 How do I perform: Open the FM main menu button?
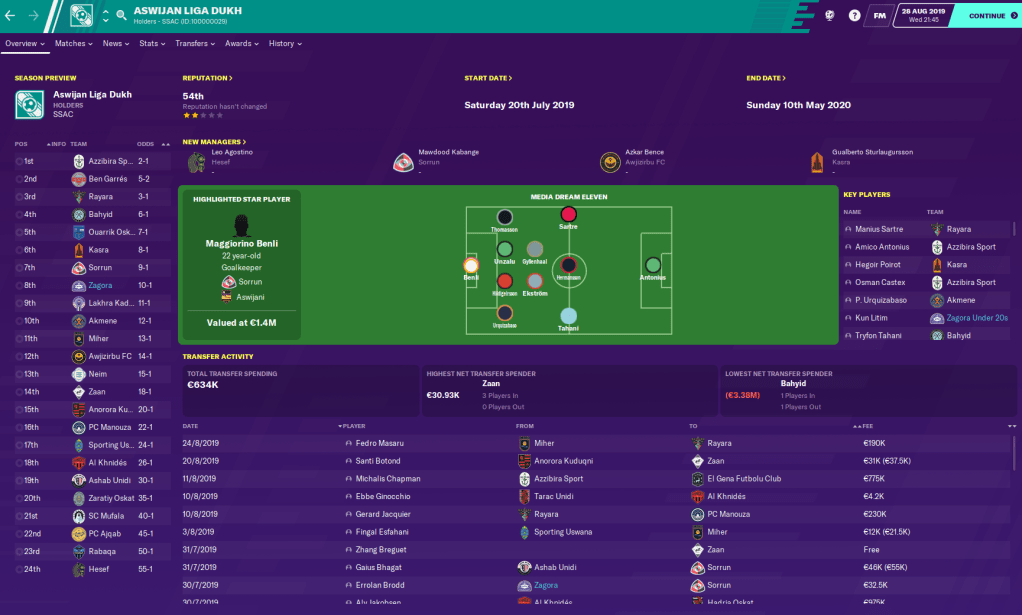(880, 16)
